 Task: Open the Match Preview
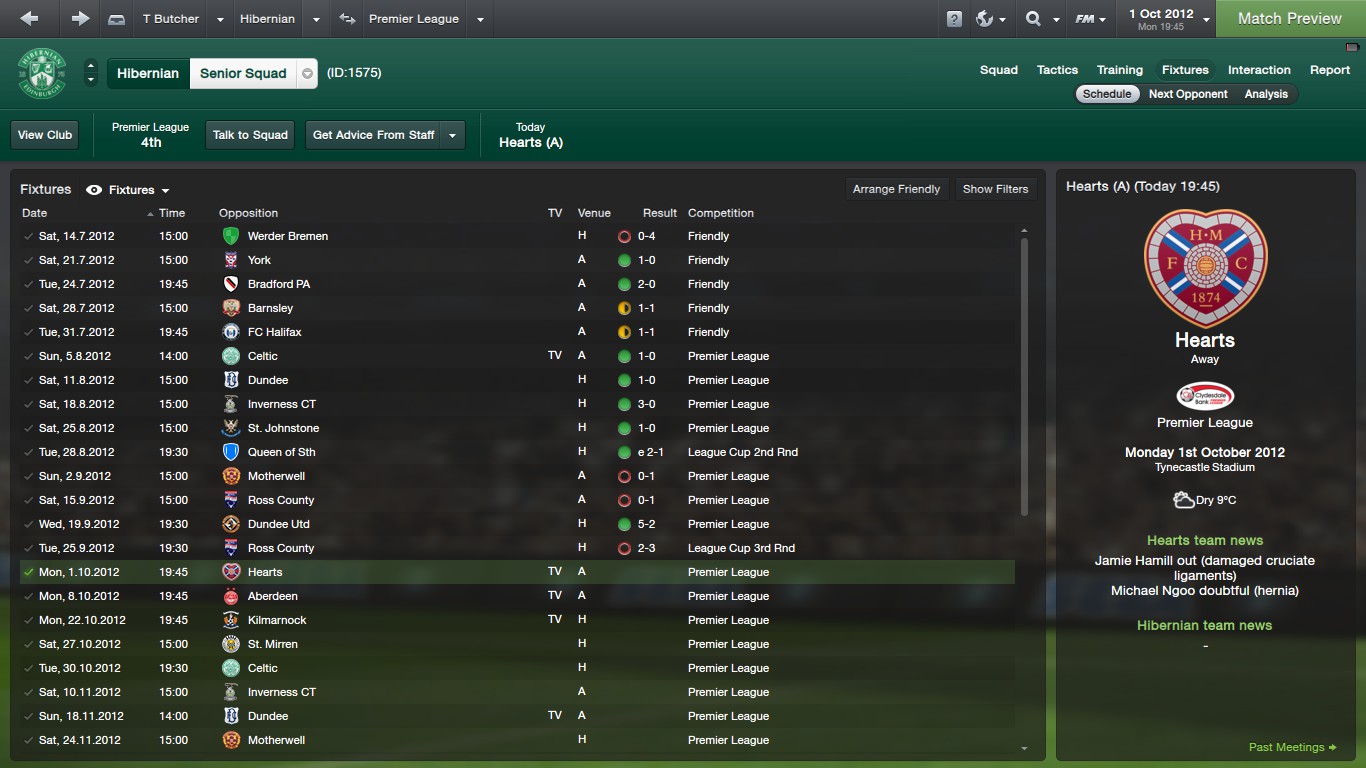click(1289, 18)
